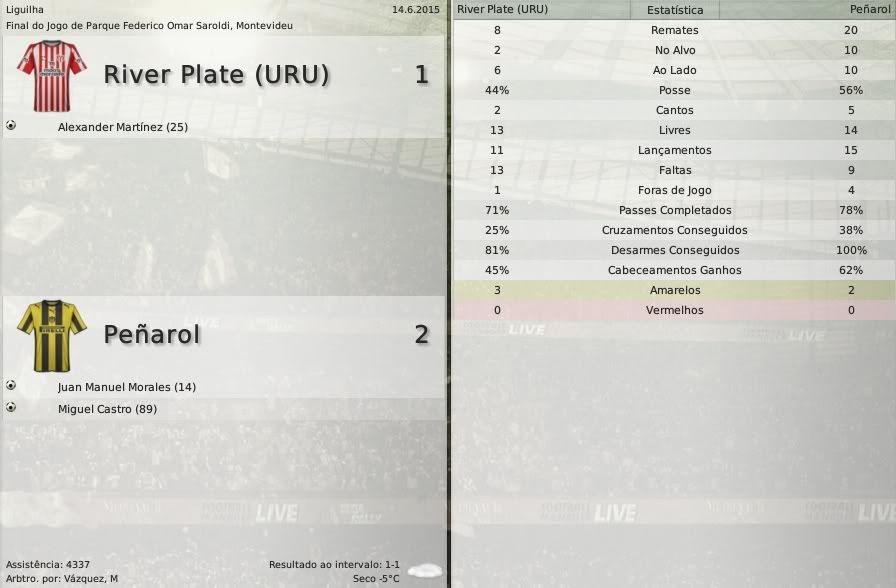Open Peñarol club name beside the score
This screenshot has width=896, height=588.
click(152, 335)
